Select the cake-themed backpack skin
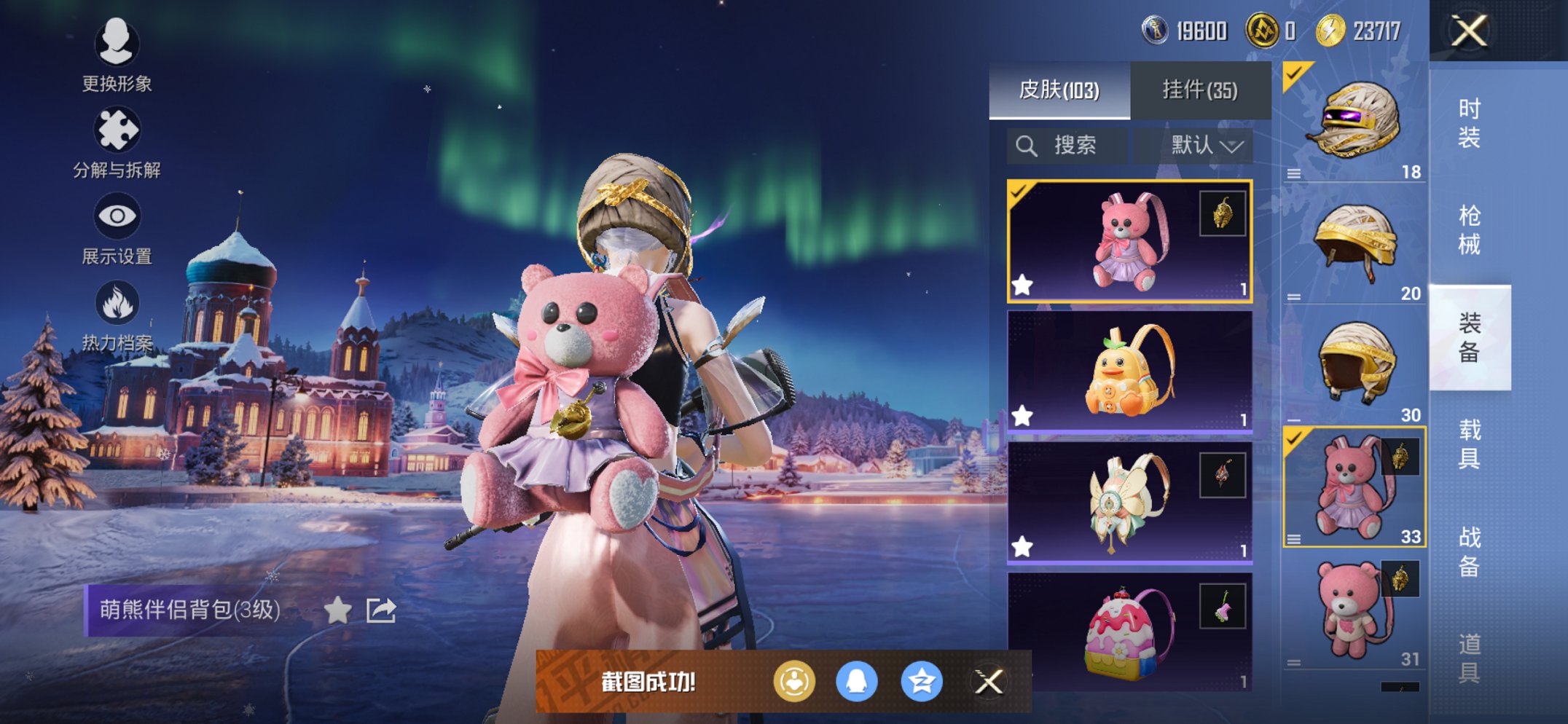 pyautogui.click(x=1129, y=631)
